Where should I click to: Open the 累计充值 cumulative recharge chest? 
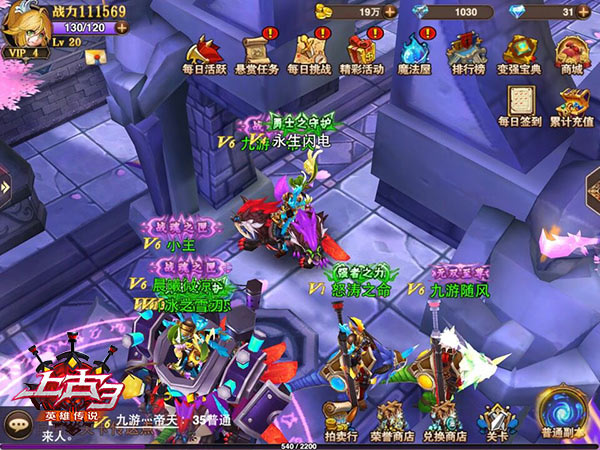coord(572,104)
